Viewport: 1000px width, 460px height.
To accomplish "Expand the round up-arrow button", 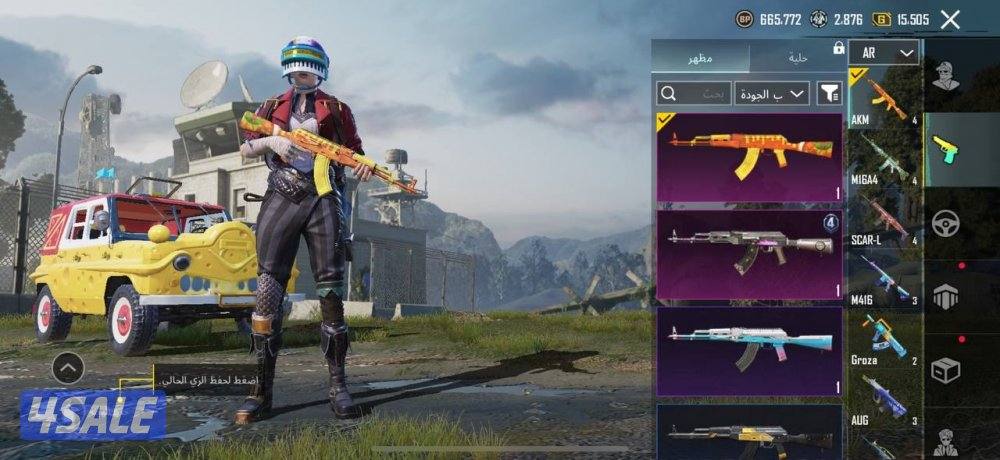I will pos(68,368).
